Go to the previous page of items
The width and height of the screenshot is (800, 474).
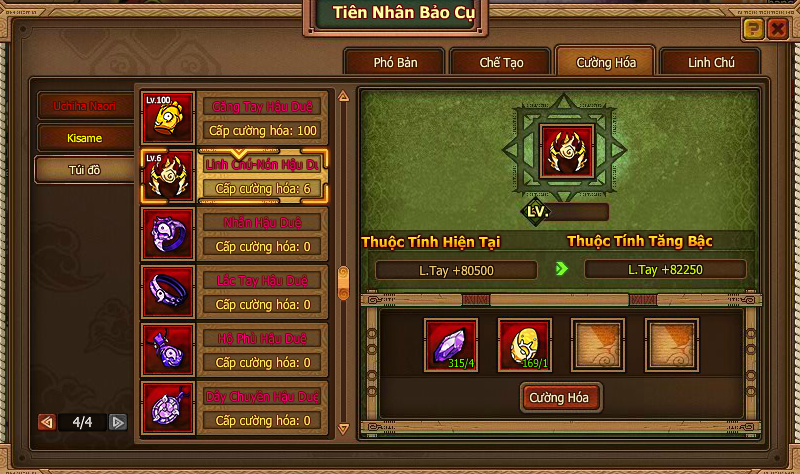pyautogui.click(x=46, y=422)
